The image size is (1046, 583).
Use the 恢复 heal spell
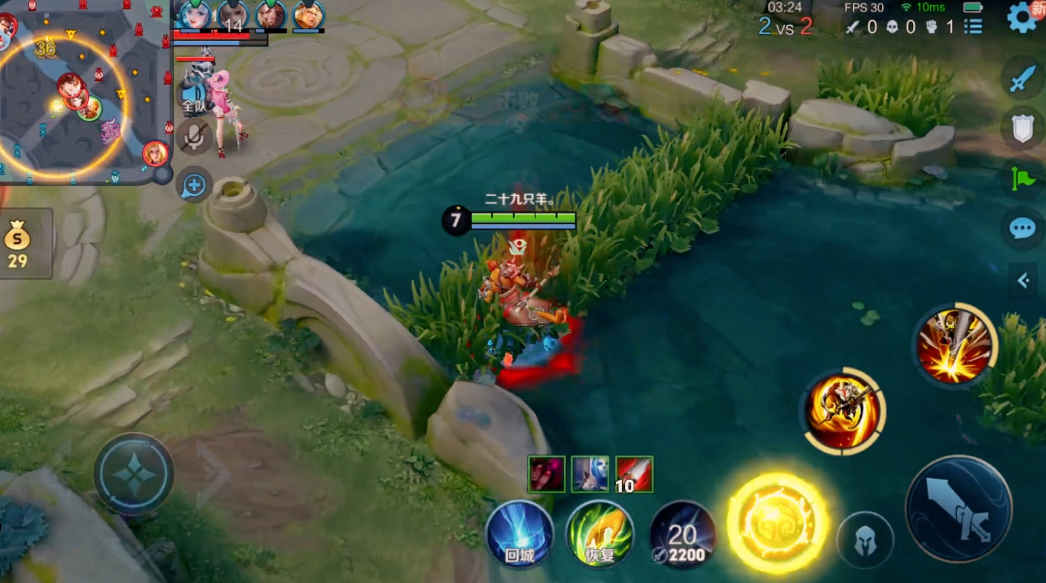600,534
